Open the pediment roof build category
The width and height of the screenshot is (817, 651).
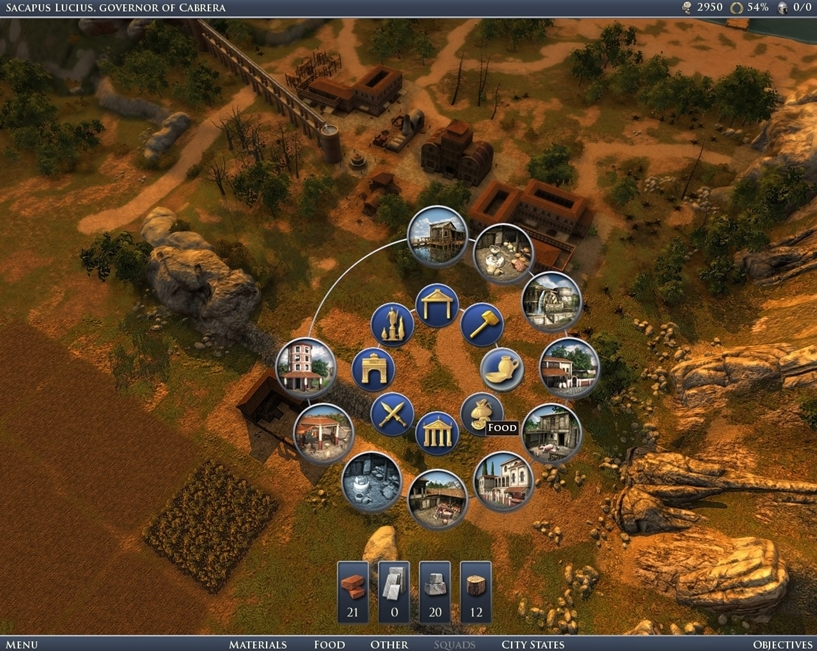coord(437,305)
